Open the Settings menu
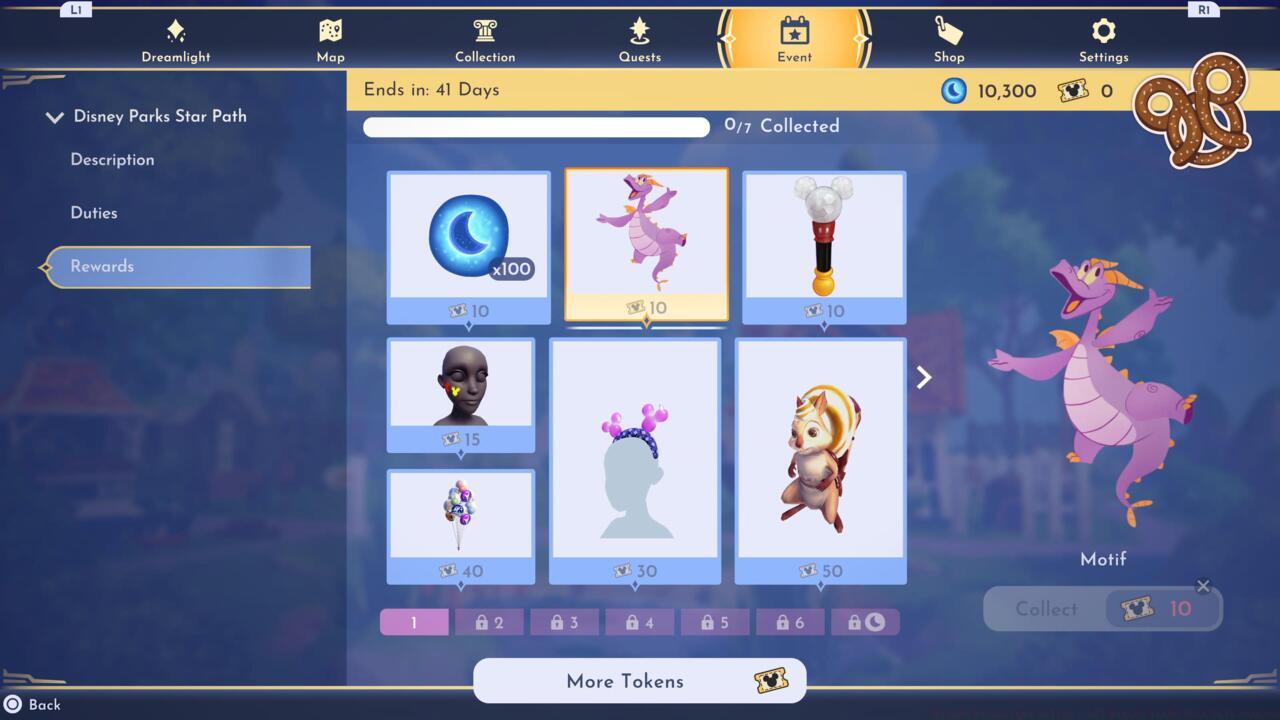The image size is (1280, 720). pyautogui.click(x=1103, y=38)
